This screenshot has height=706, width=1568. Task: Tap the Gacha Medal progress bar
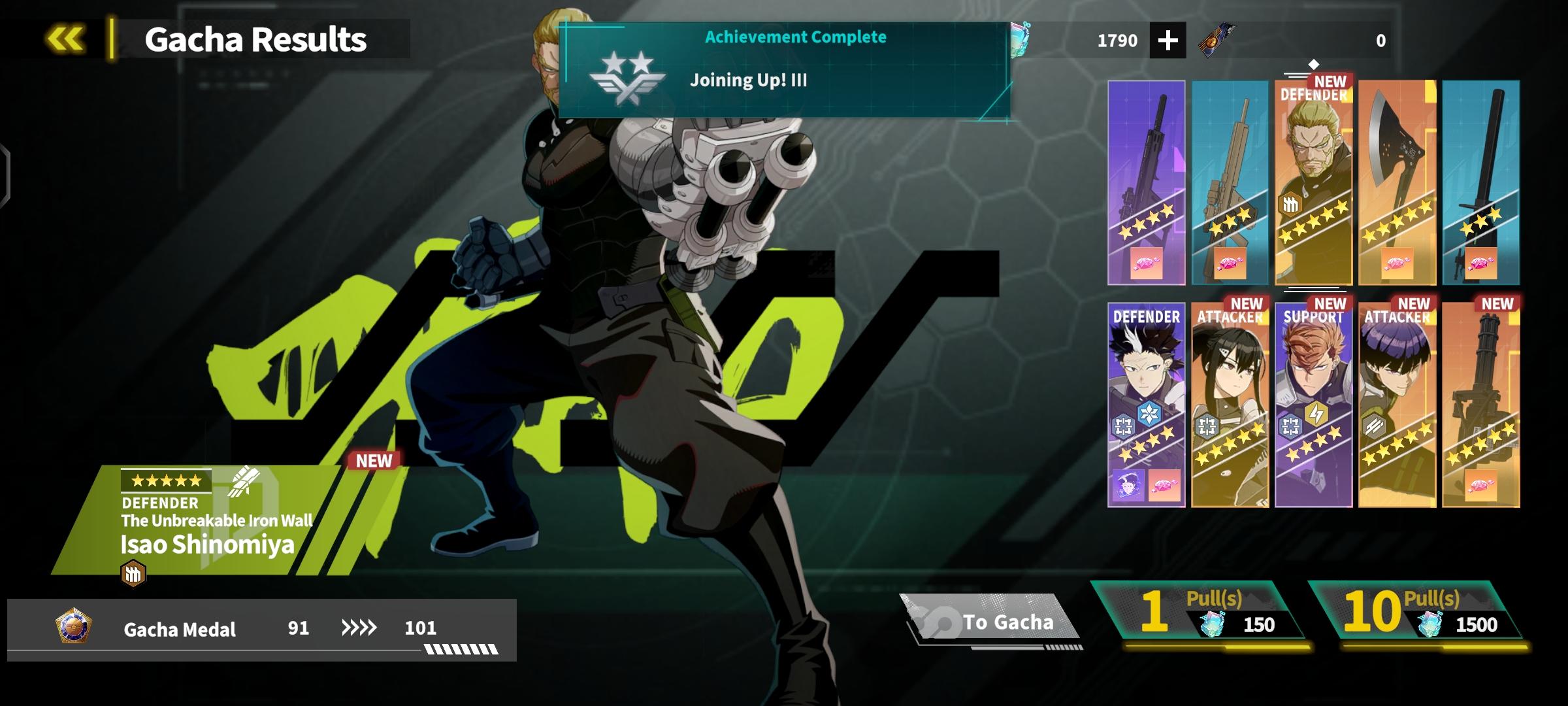[x=261, y=629]
